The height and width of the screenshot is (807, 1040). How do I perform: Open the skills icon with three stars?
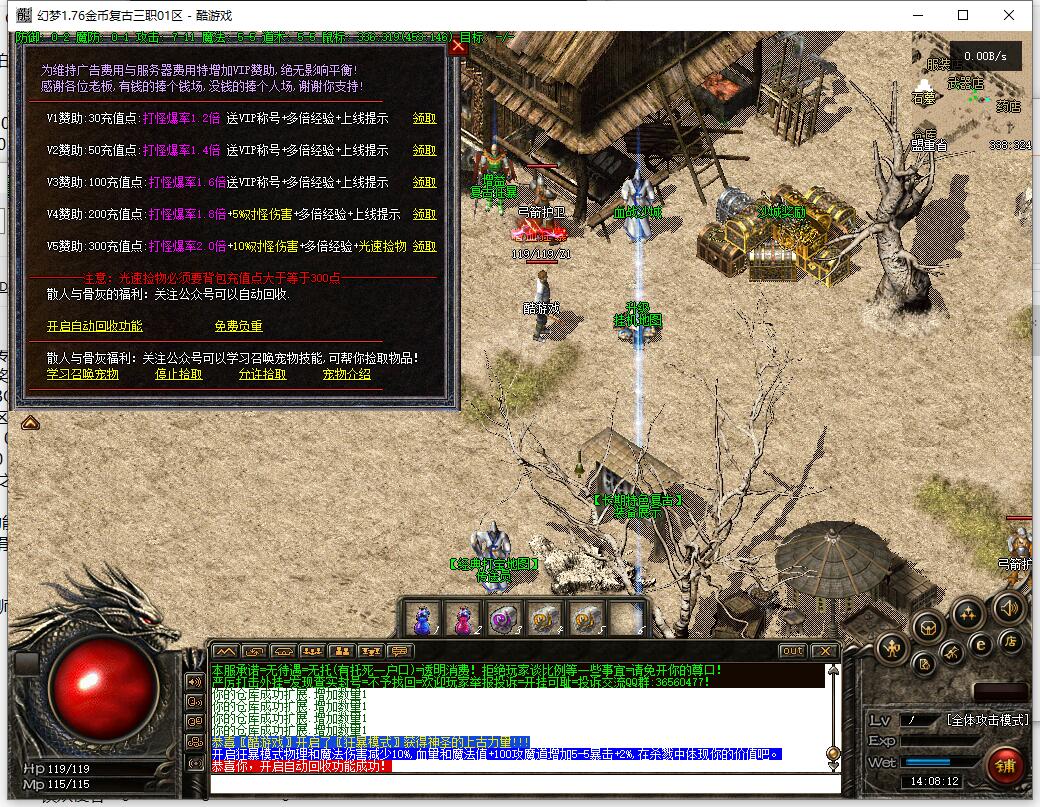[968, 613]
